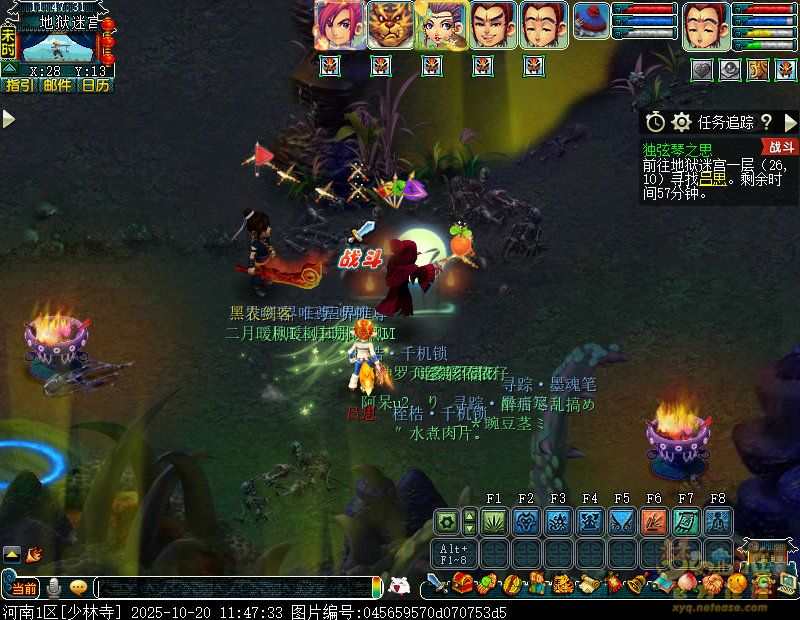Screen dimensions: 800x620
Task: Select the tiger-faced party member portrait
Action: pos(391,25)
